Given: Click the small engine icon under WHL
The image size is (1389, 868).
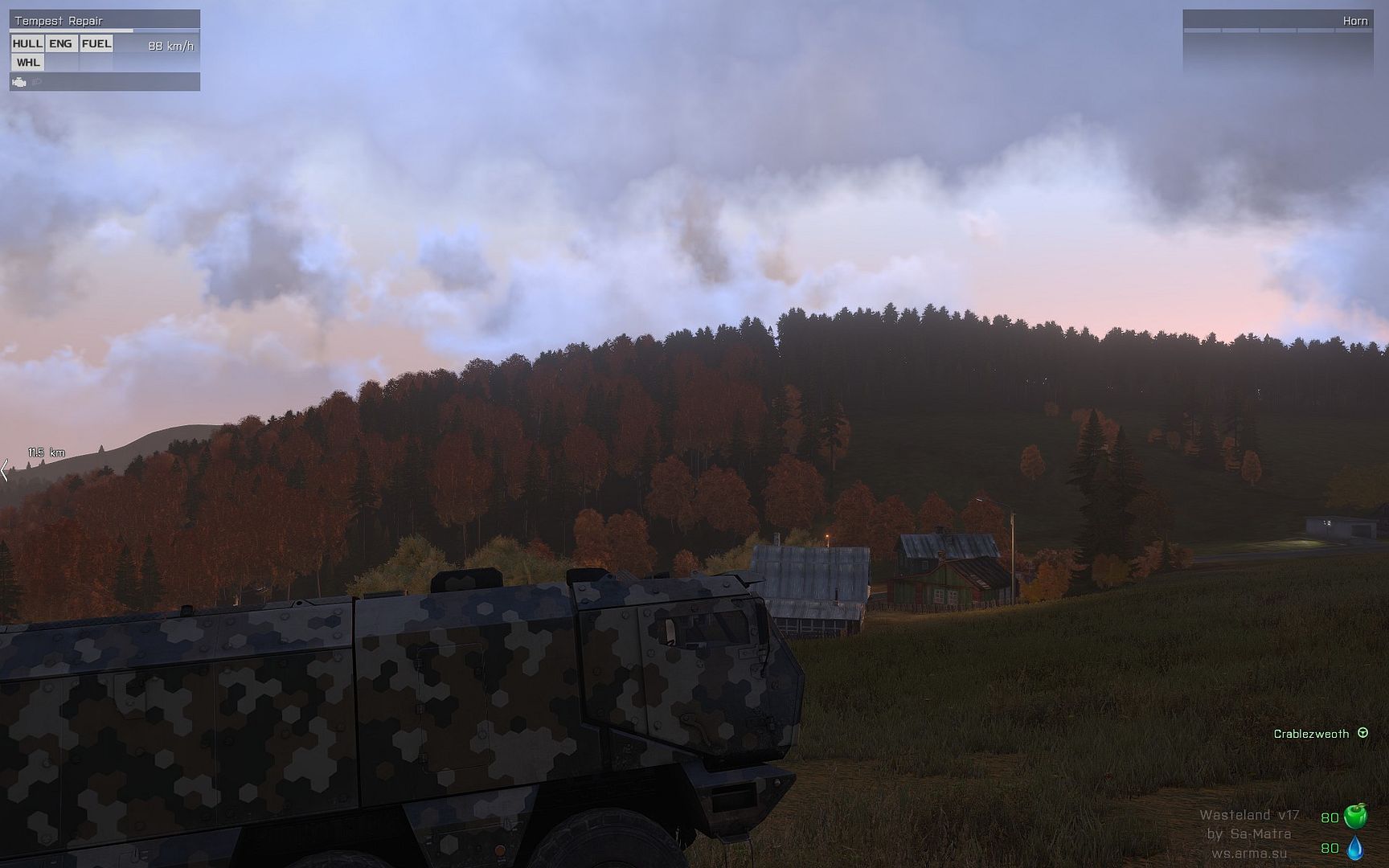Looking at the screenshot, I should pyautogui.click(x=19, y=82).
